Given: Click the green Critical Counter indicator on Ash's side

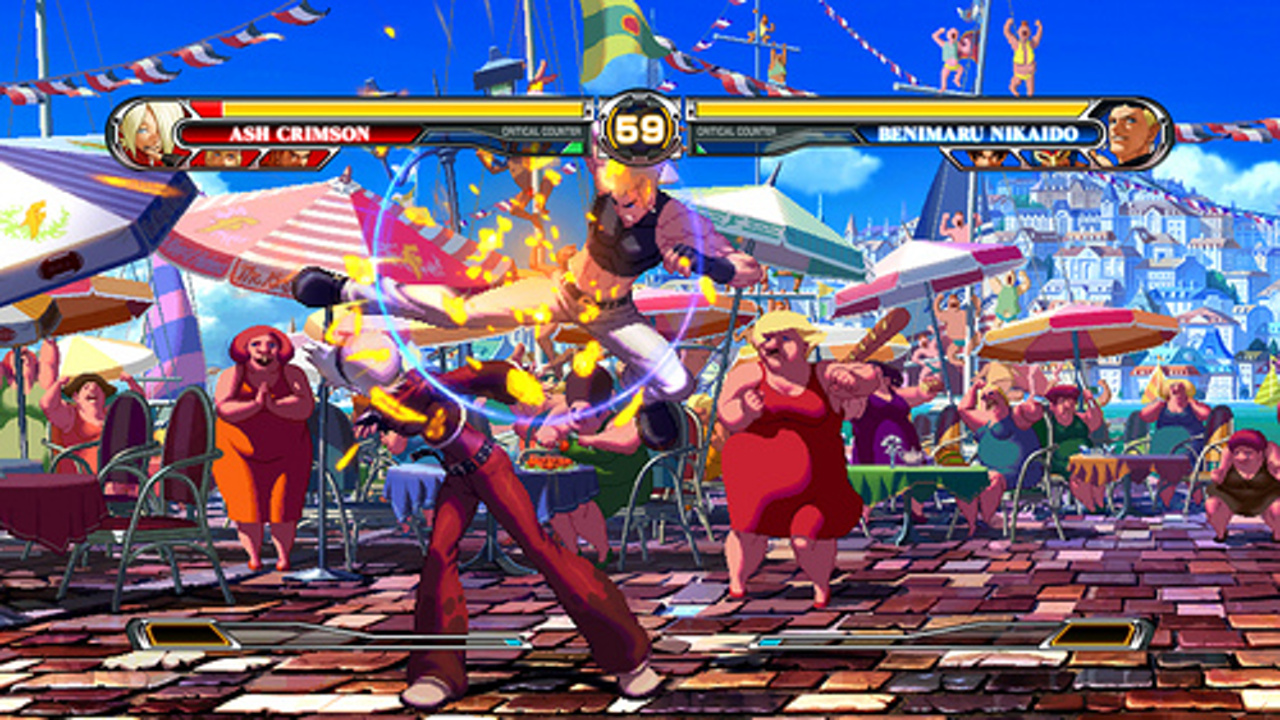Looking at the screenshot, I should pos(575,147).
